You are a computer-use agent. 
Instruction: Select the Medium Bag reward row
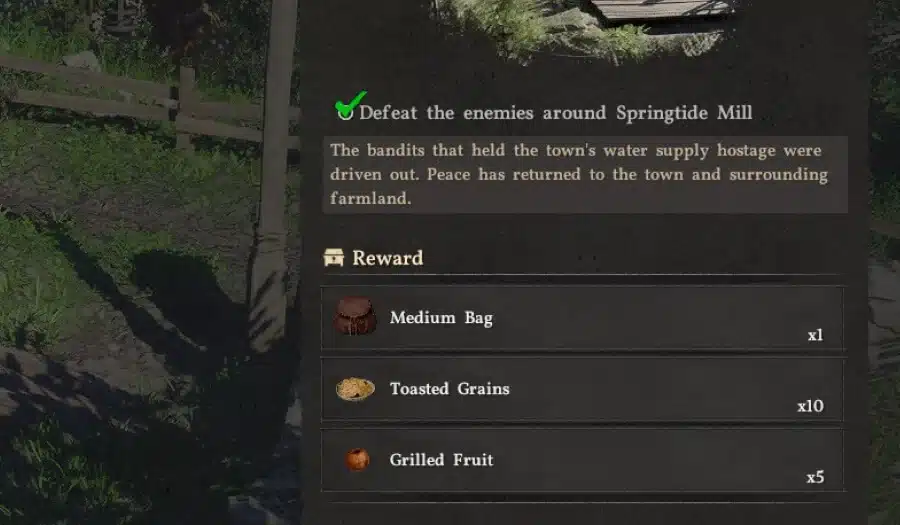click(x=582, y=318)
